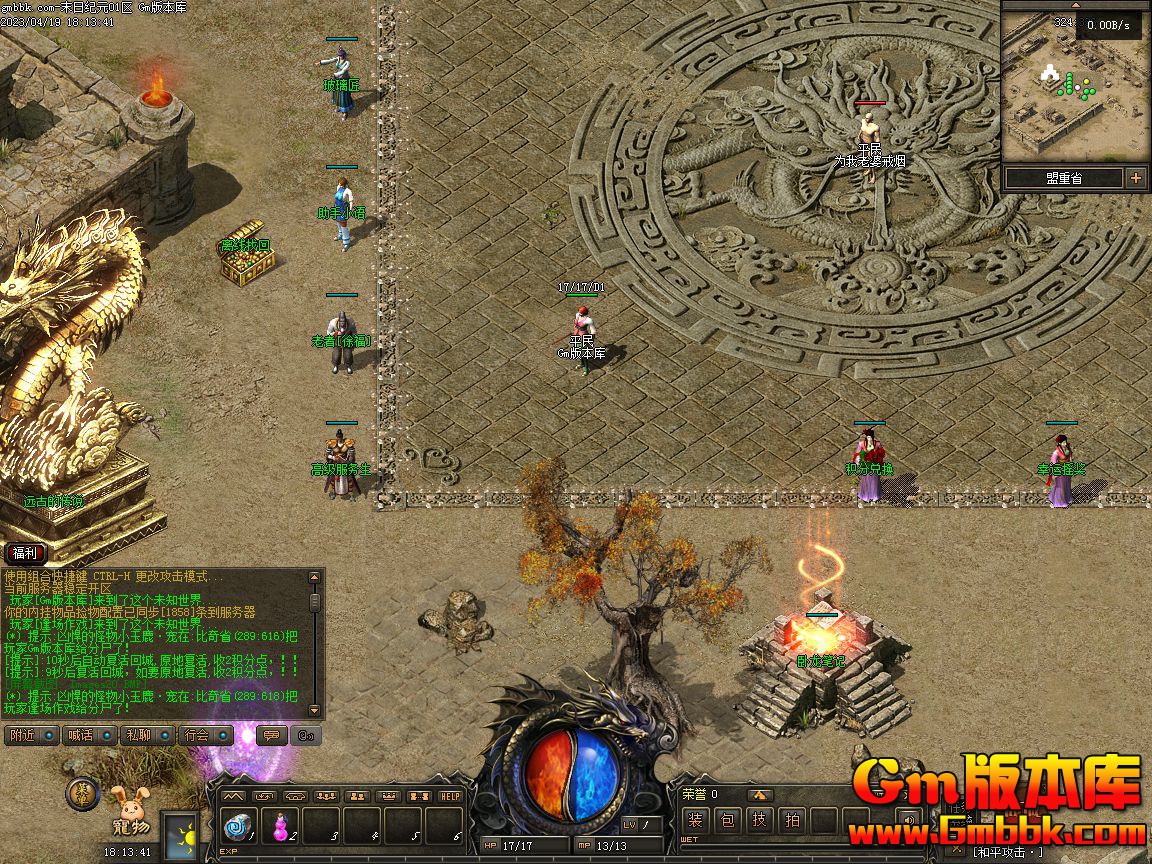Viewport: 1152px width, 864px height.
Task: Open the 福利 welfare button
Action: 24,553
